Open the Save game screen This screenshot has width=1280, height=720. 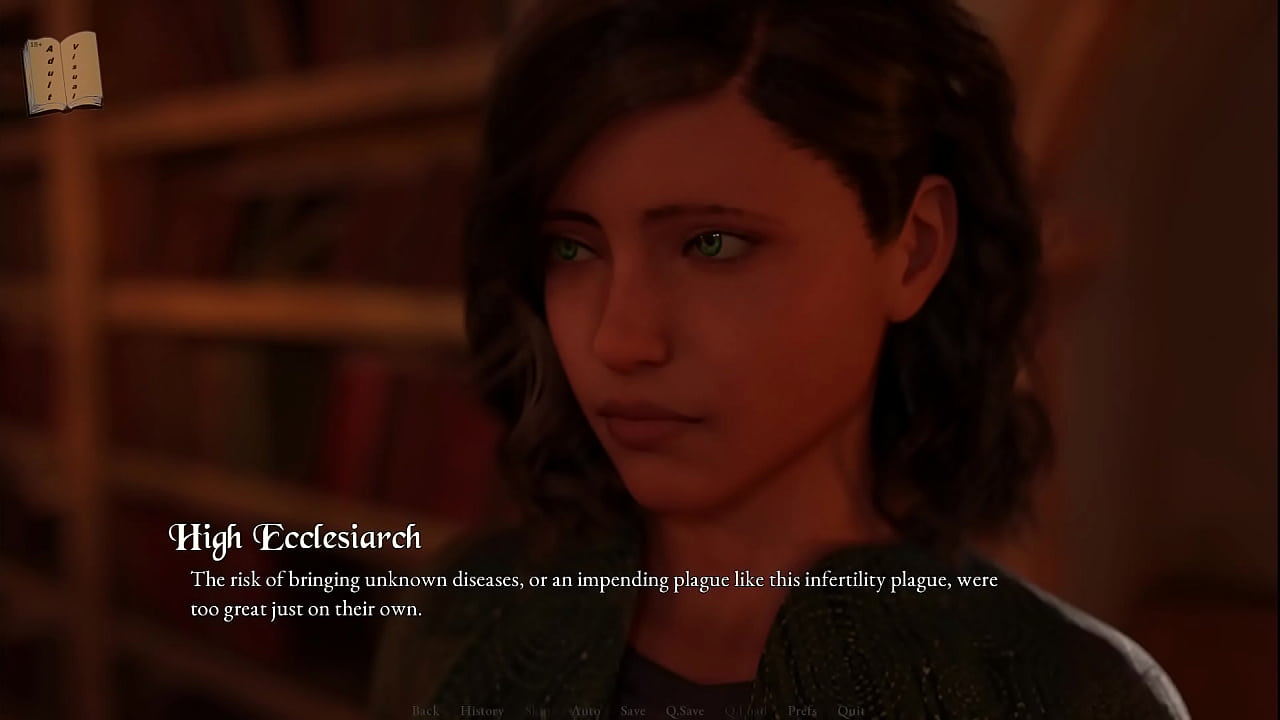click(632, 711)
